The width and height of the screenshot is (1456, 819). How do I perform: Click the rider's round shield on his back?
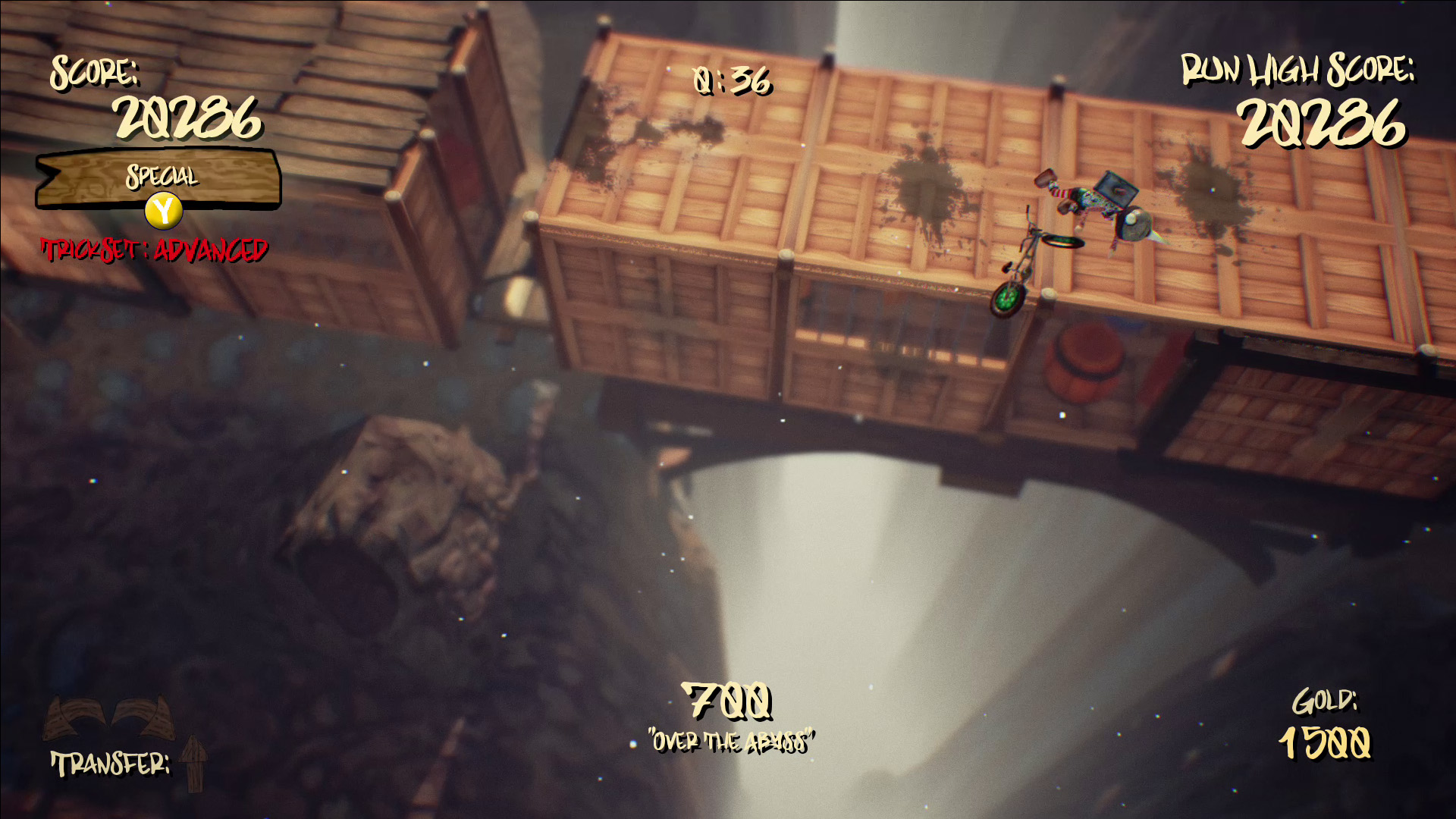tap(1135, 224)
